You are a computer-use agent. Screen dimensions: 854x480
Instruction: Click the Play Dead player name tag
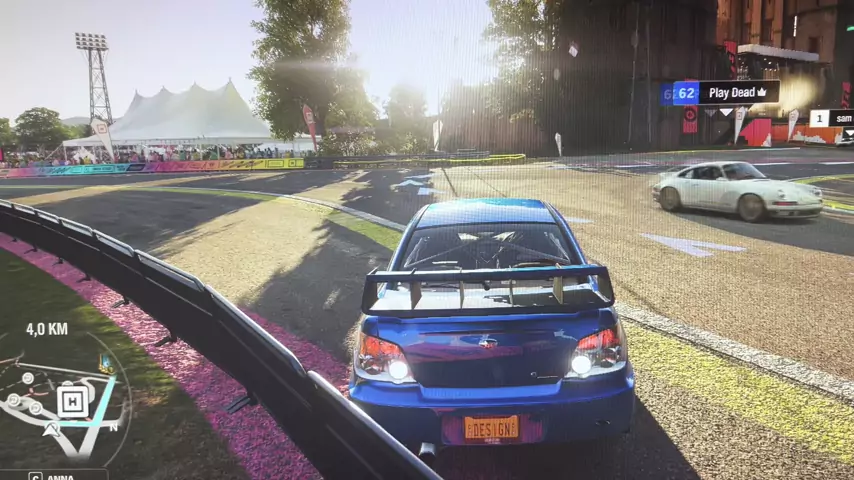click(727, 93)
